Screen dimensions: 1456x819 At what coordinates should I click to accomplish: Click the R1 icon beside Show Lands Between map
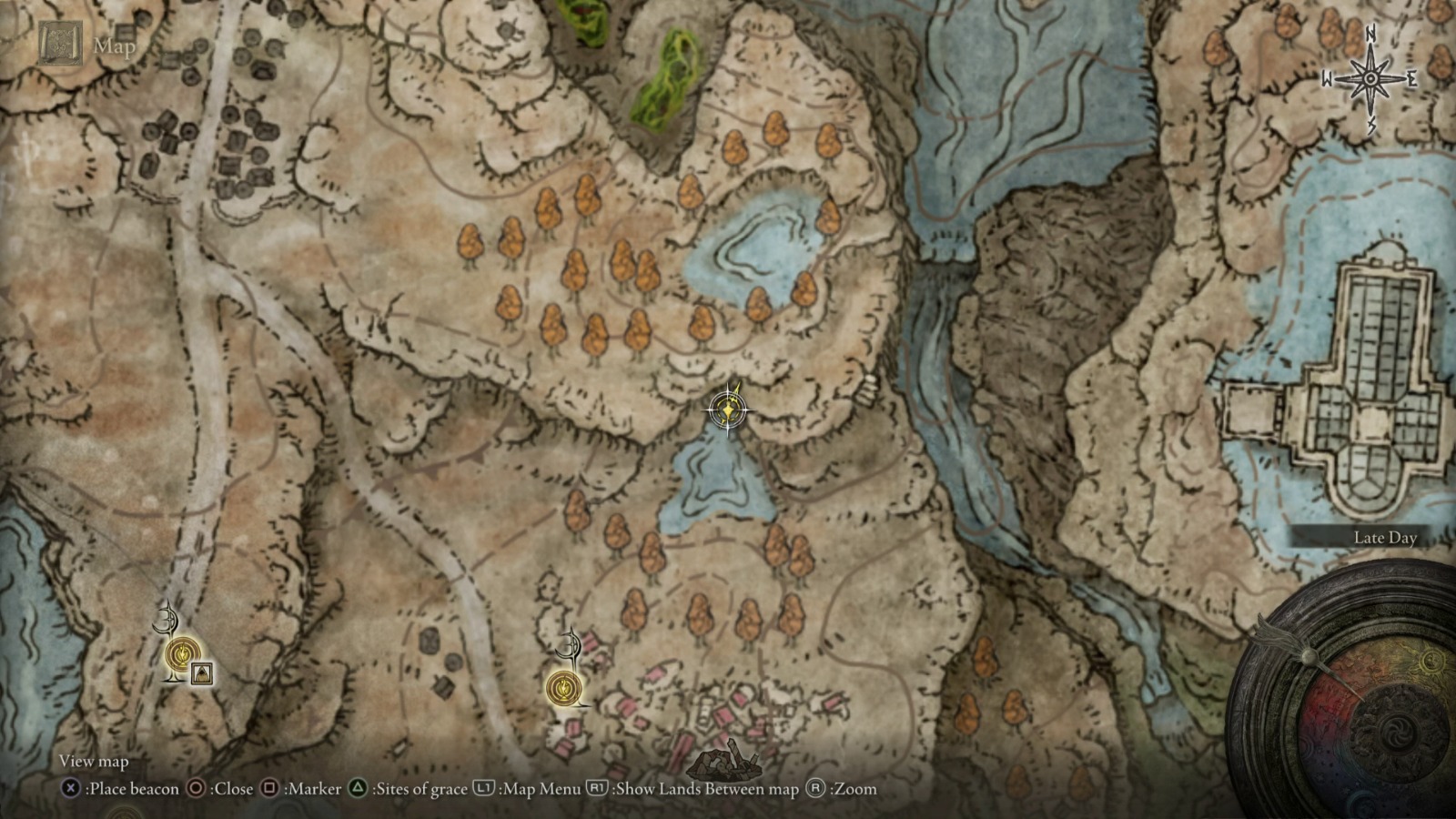coord(598,789)
